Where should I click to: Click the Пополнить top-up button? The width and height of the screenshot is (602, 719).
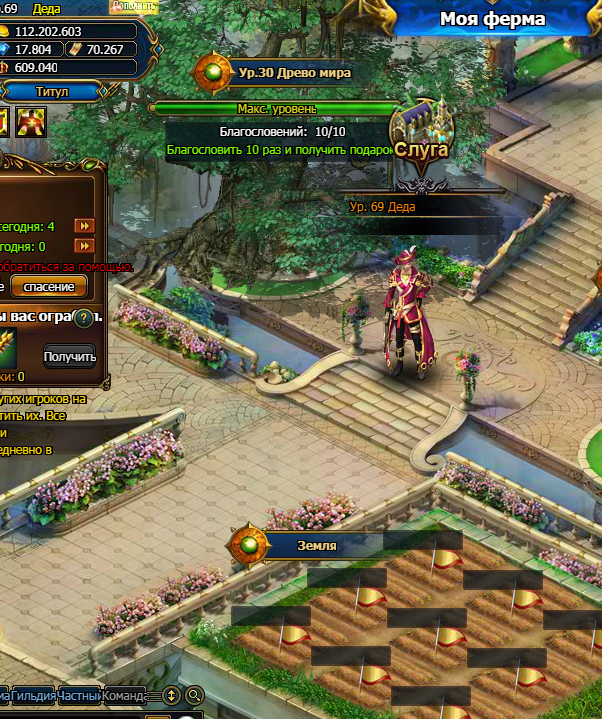pyautogui.click(x=132, y=6)
